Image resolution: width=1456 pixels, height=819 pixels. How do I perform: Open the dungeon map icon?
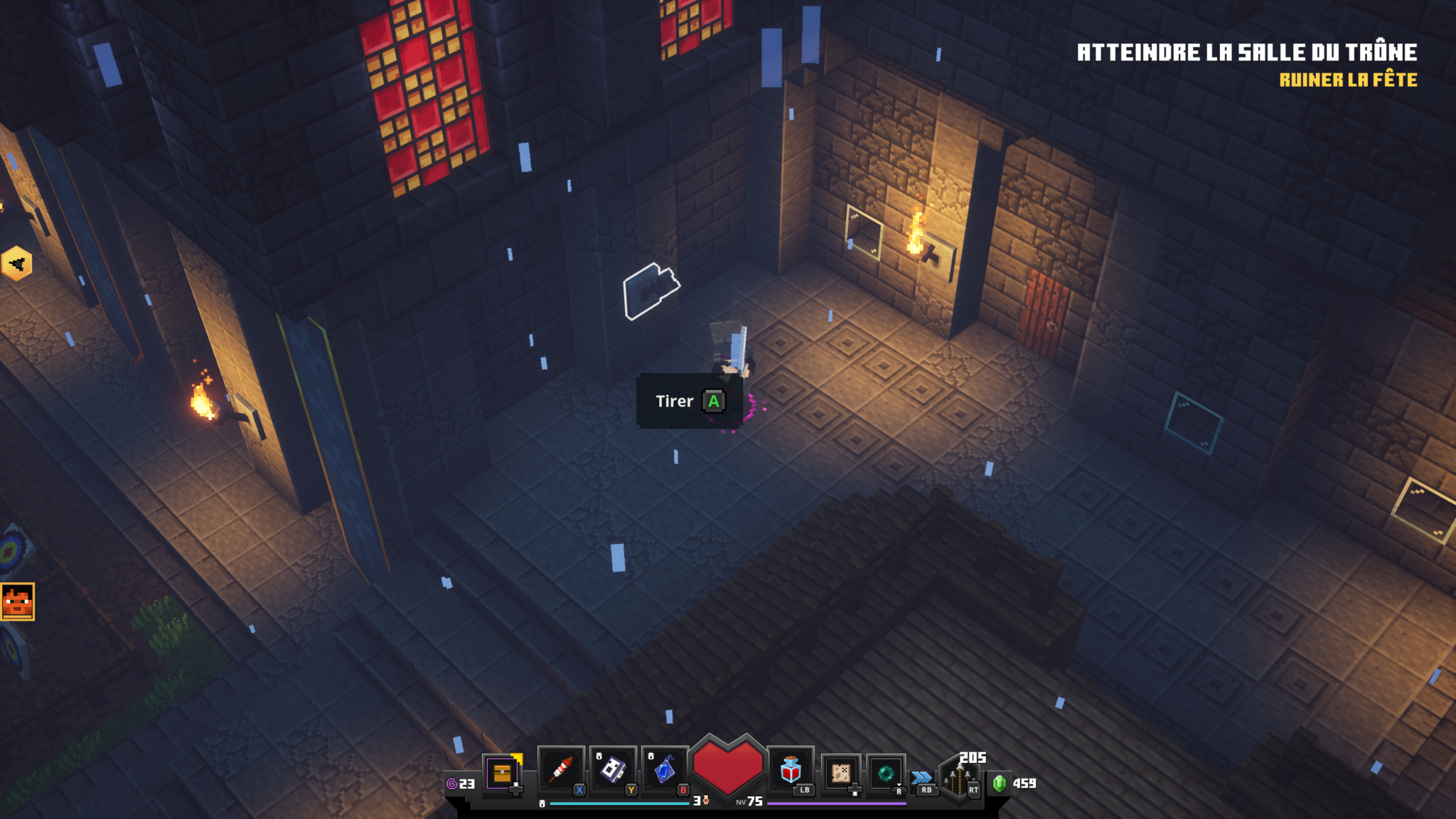pyautogui.click(x=841, y=773)
